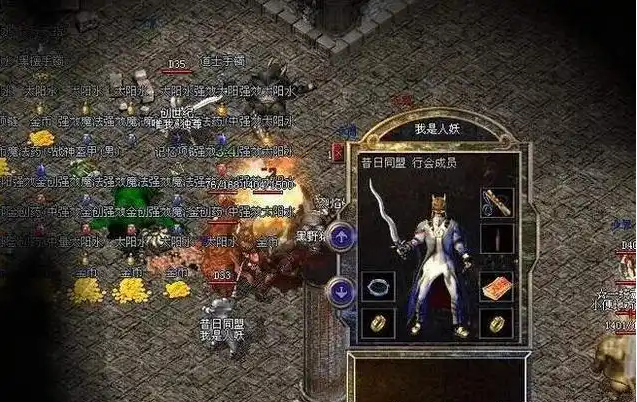The width and height of the screenshot is (637, 402).
Task: Select the silver bracelet equipment slot
Action: 379,286
